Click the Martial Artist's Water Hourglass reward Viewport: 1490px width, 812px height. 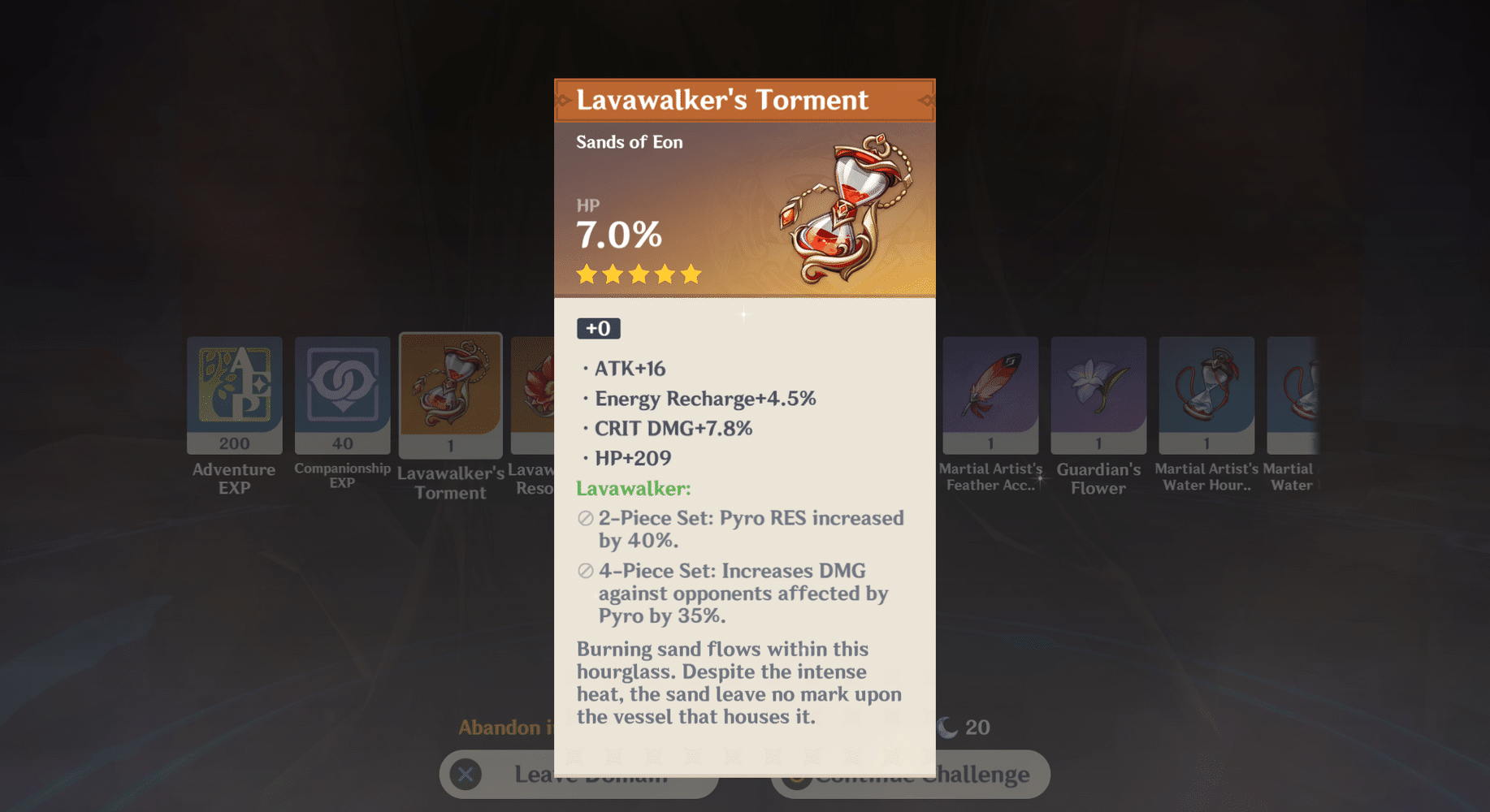pyautogui.click(x=1206, y=395)
